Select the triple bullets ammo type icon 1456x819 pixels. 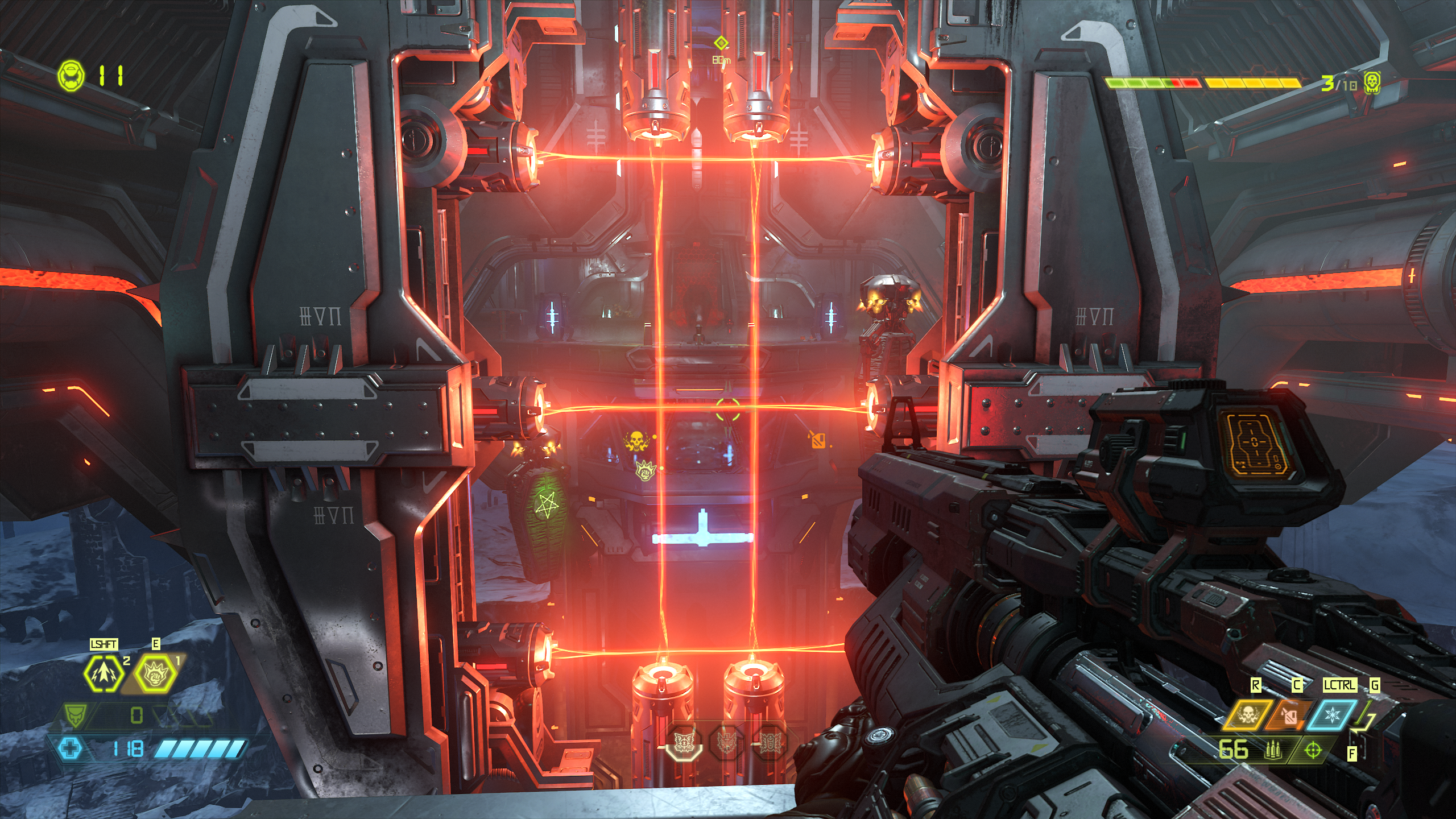tap(1272, 751)
